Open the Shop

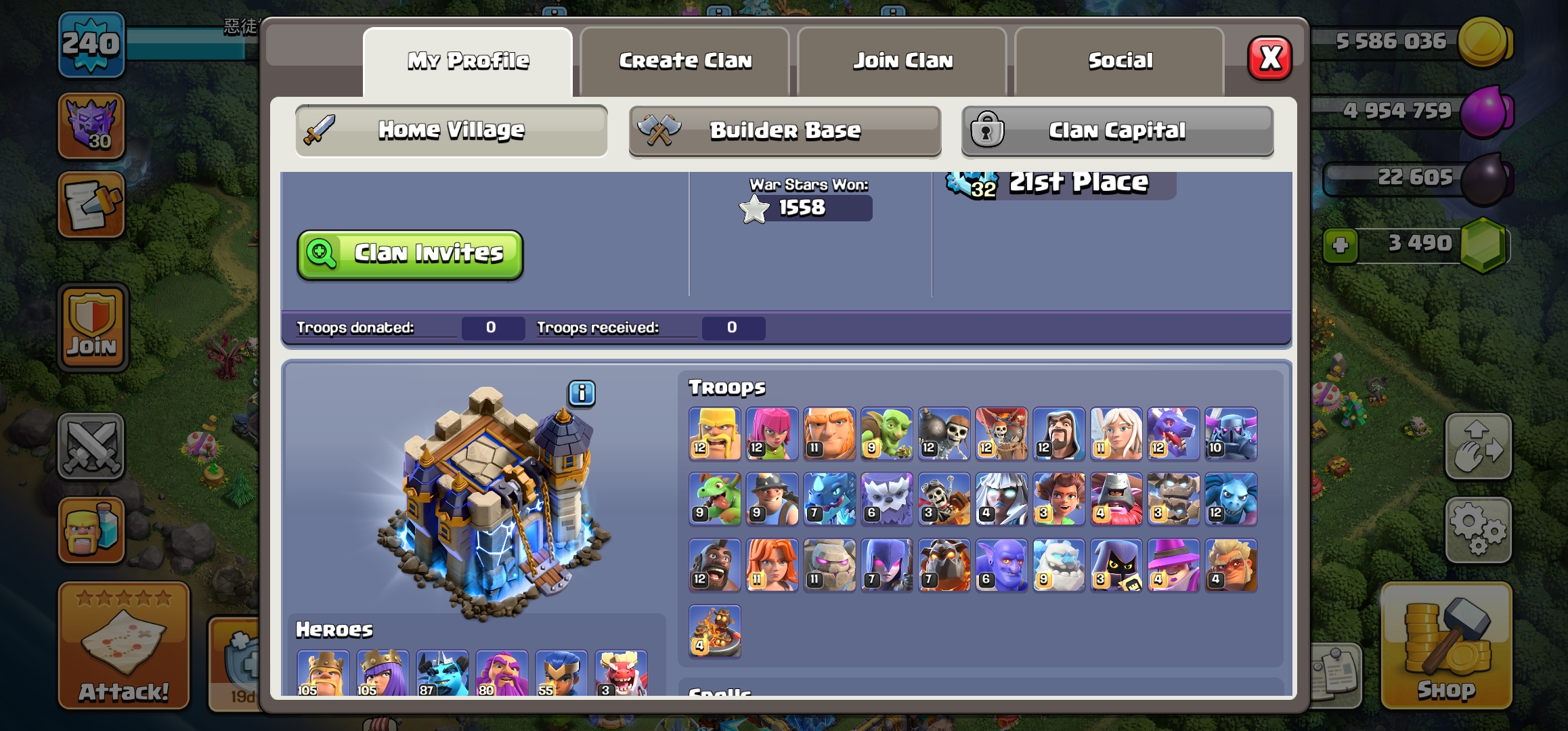(x=1446, y=646)
